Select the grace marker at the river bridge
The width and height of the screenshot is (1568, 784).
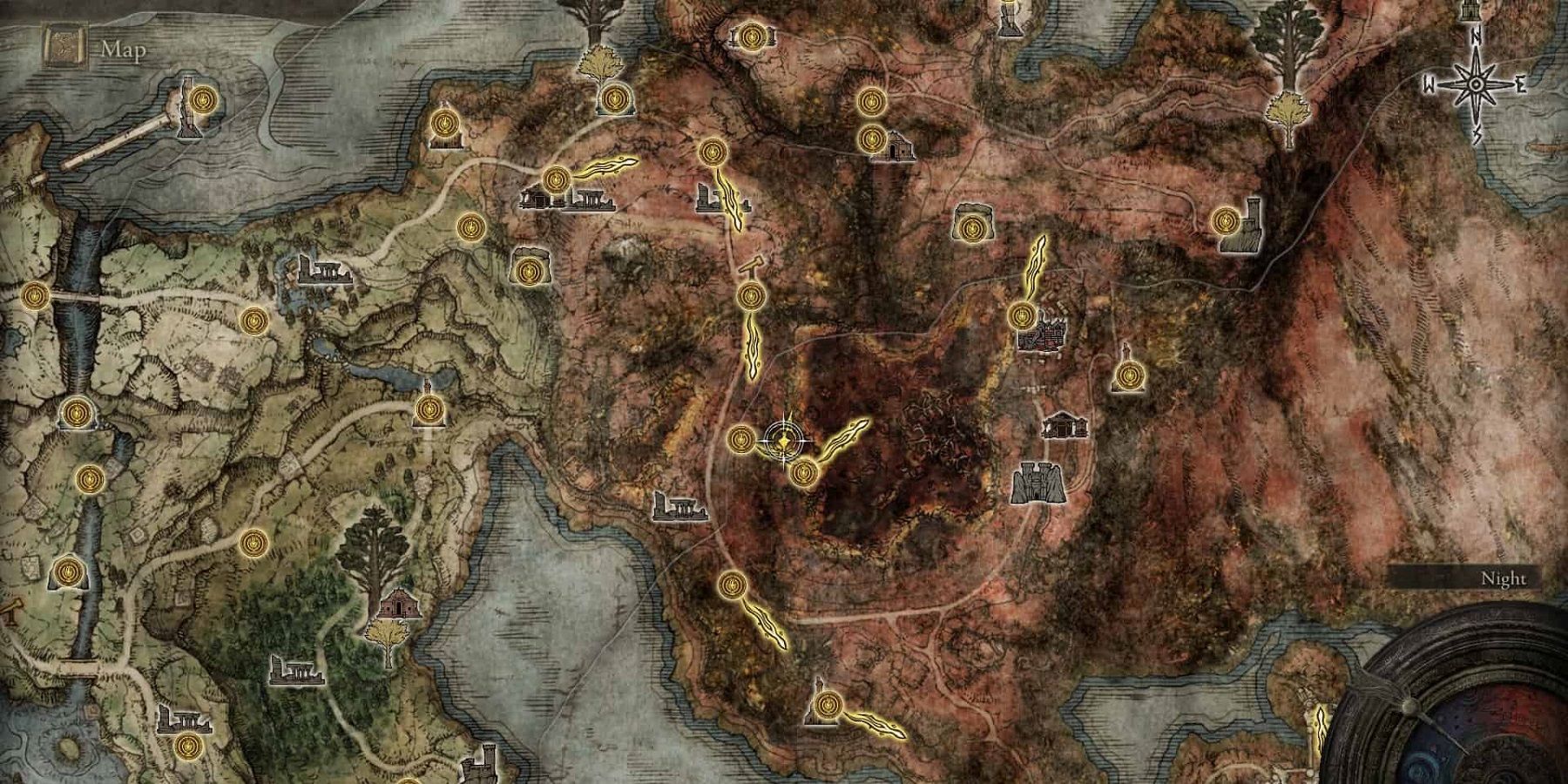tap(35, 296)
